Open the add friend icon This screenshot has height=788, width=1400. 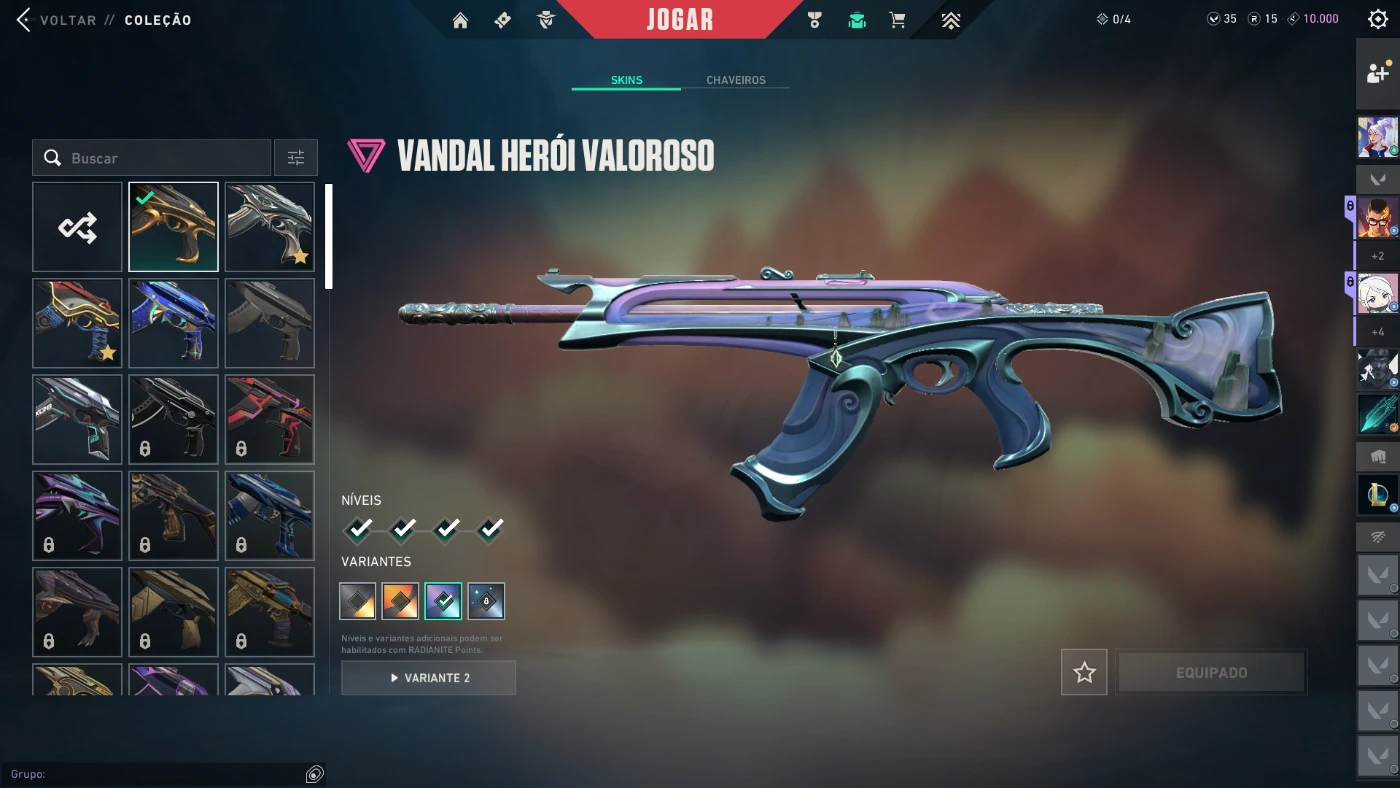click(1378, 73)
